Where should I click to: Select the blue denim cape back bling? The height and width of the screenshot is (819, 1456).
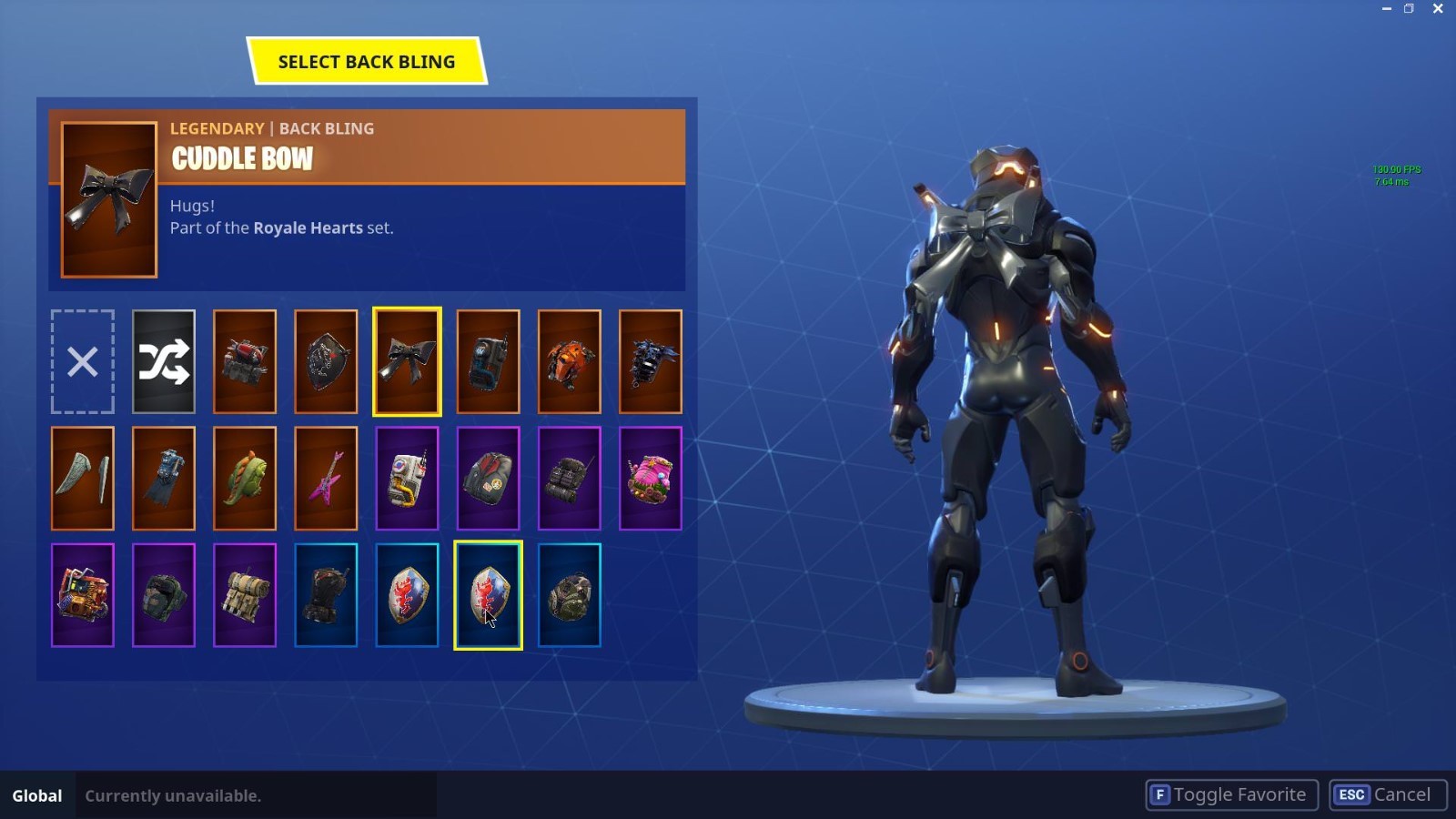pyautogui.click(x=164, y=478)
